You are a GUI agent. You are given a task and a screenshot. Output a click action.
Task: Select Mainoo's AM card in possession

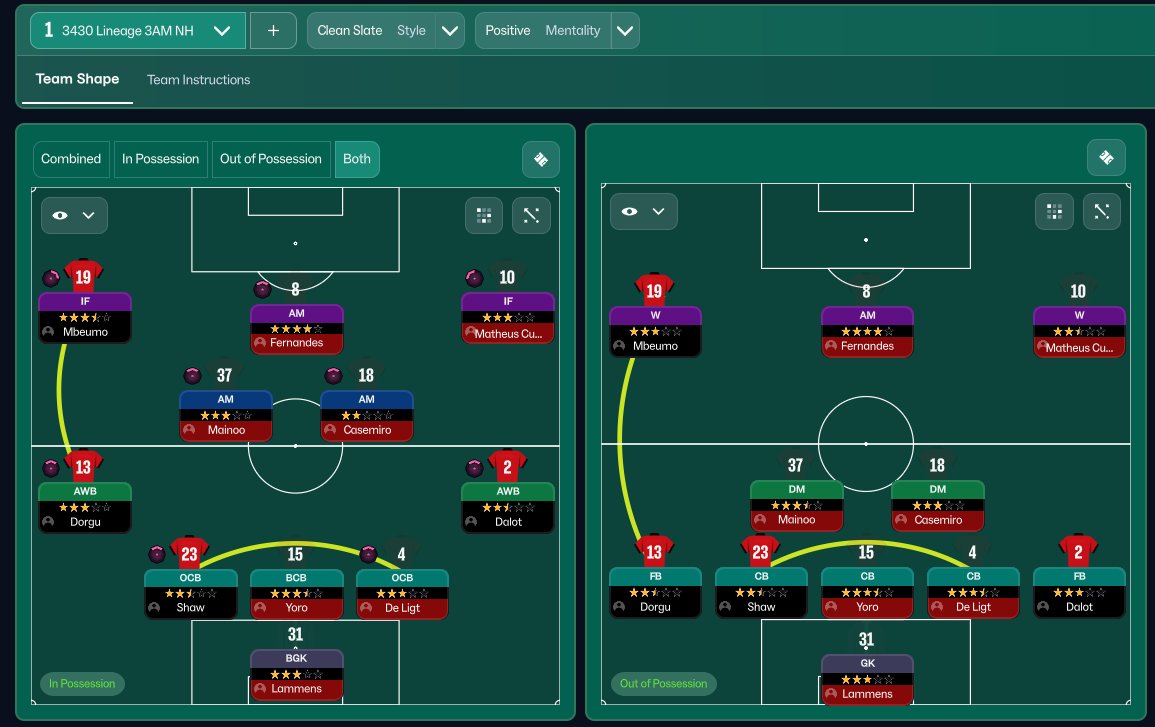(225, 415)
